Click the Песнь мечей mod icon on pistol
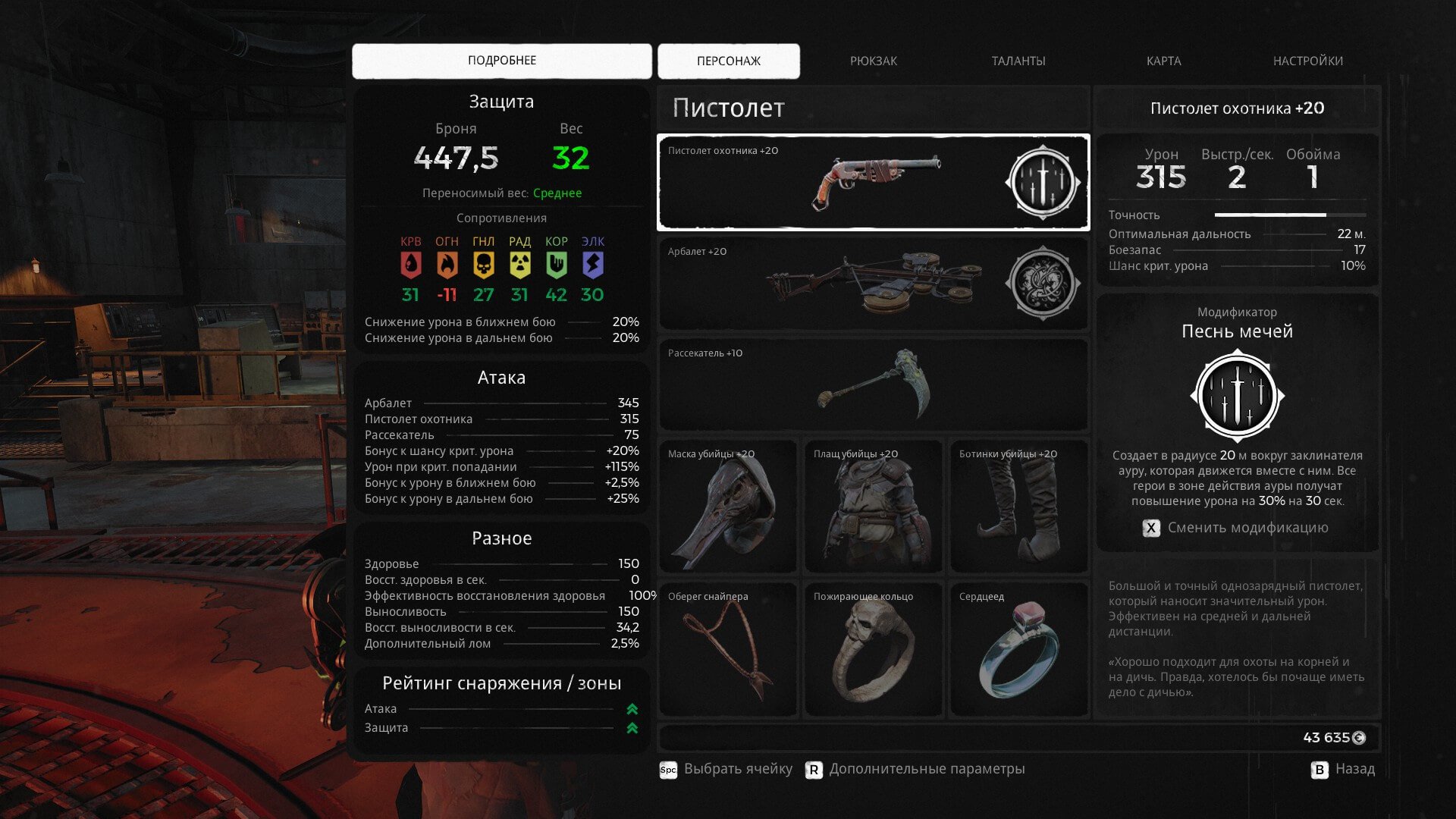The image size is (1456, 819). [x=1043, y=183]
